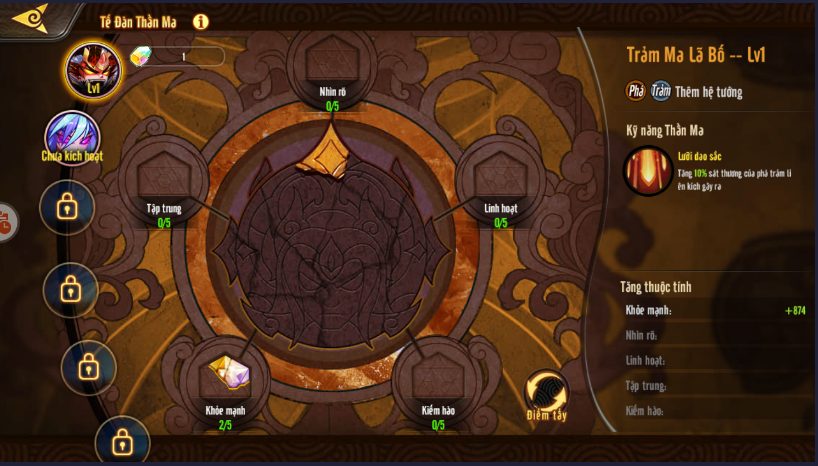Tap the Trảm faction badge
Image resolution: width=818 pixels, height=466 pixels.
[661, 91]
